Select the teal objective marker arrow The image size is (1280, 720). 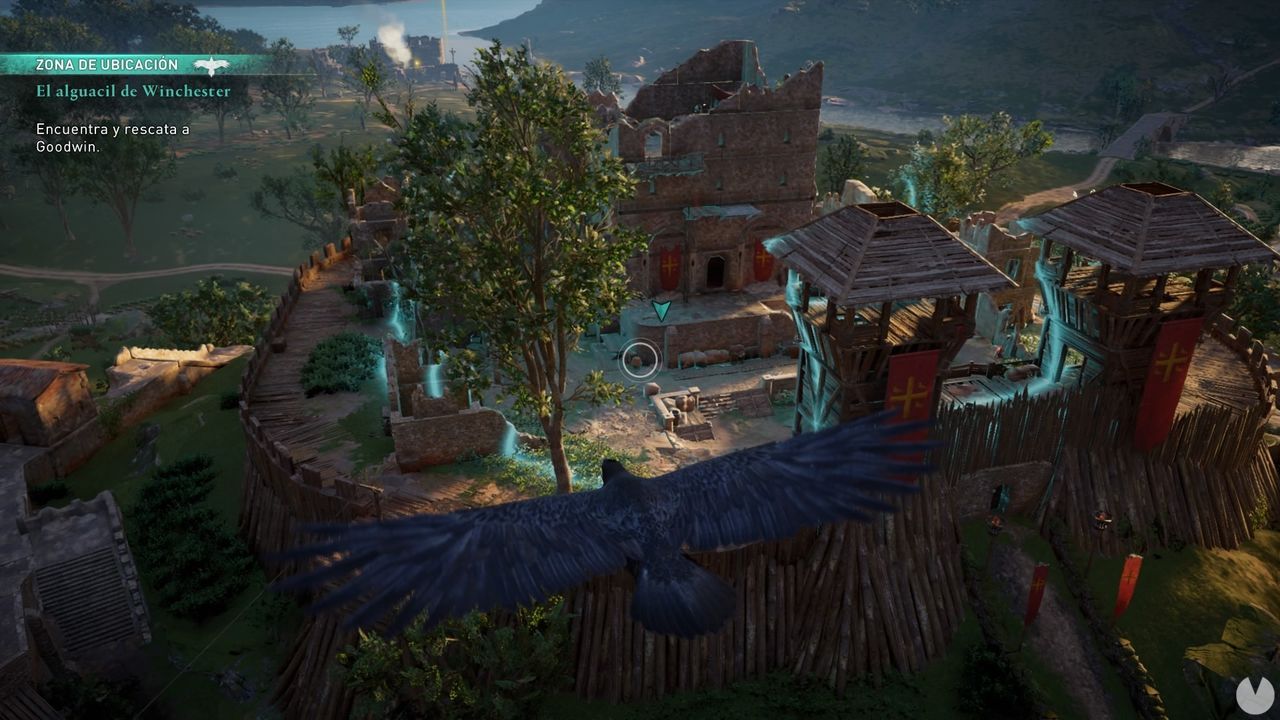click(660, 311)
